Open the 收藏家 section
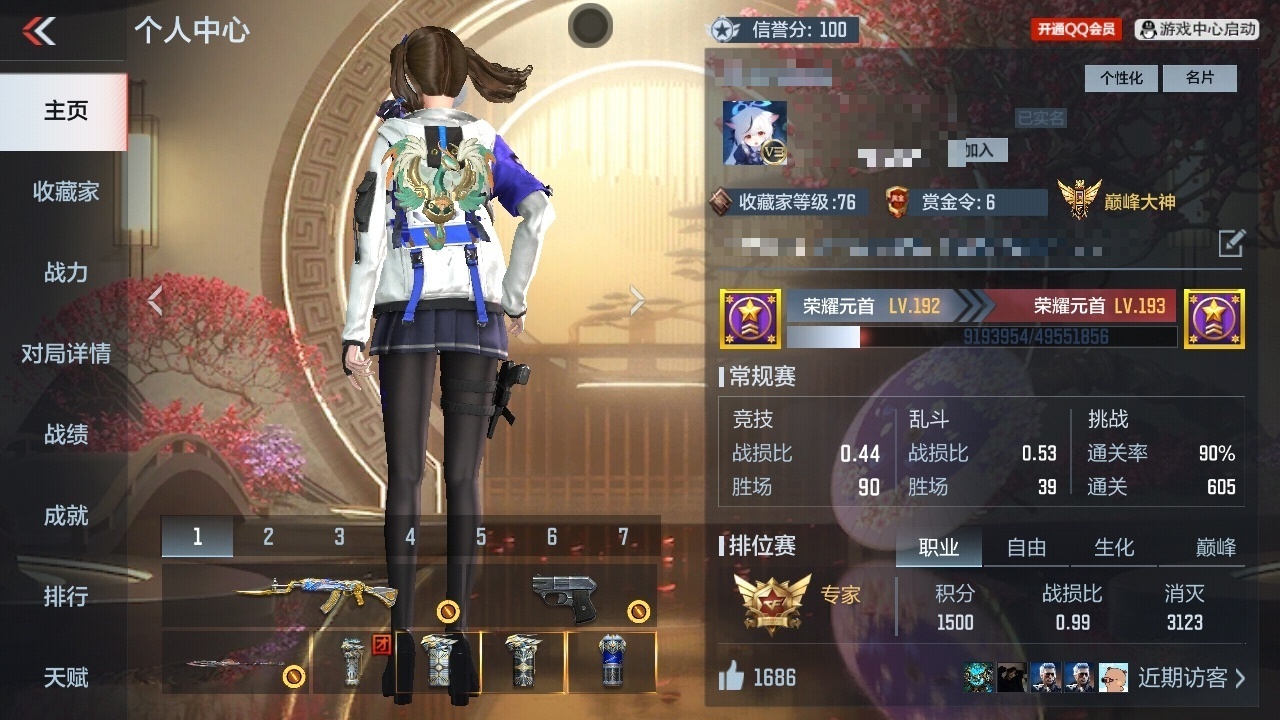The height and width of the screenshot is (720, 1280). [65, 191]
